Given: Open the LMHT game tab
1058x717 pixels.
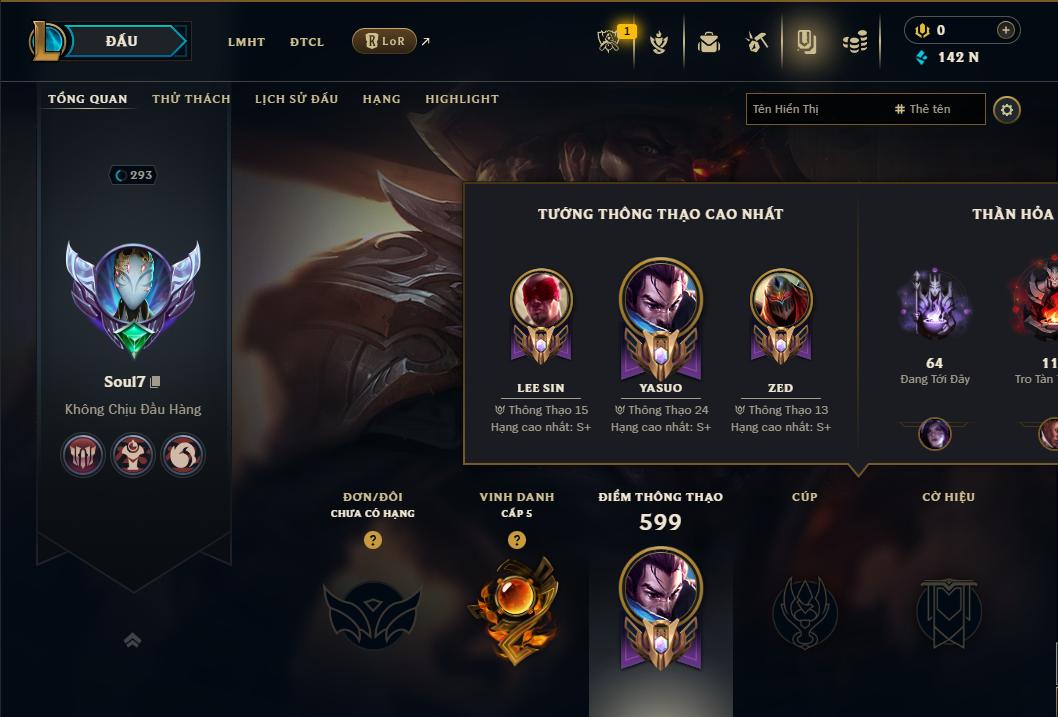Looking at the screenshot, I should click(246, 42).
